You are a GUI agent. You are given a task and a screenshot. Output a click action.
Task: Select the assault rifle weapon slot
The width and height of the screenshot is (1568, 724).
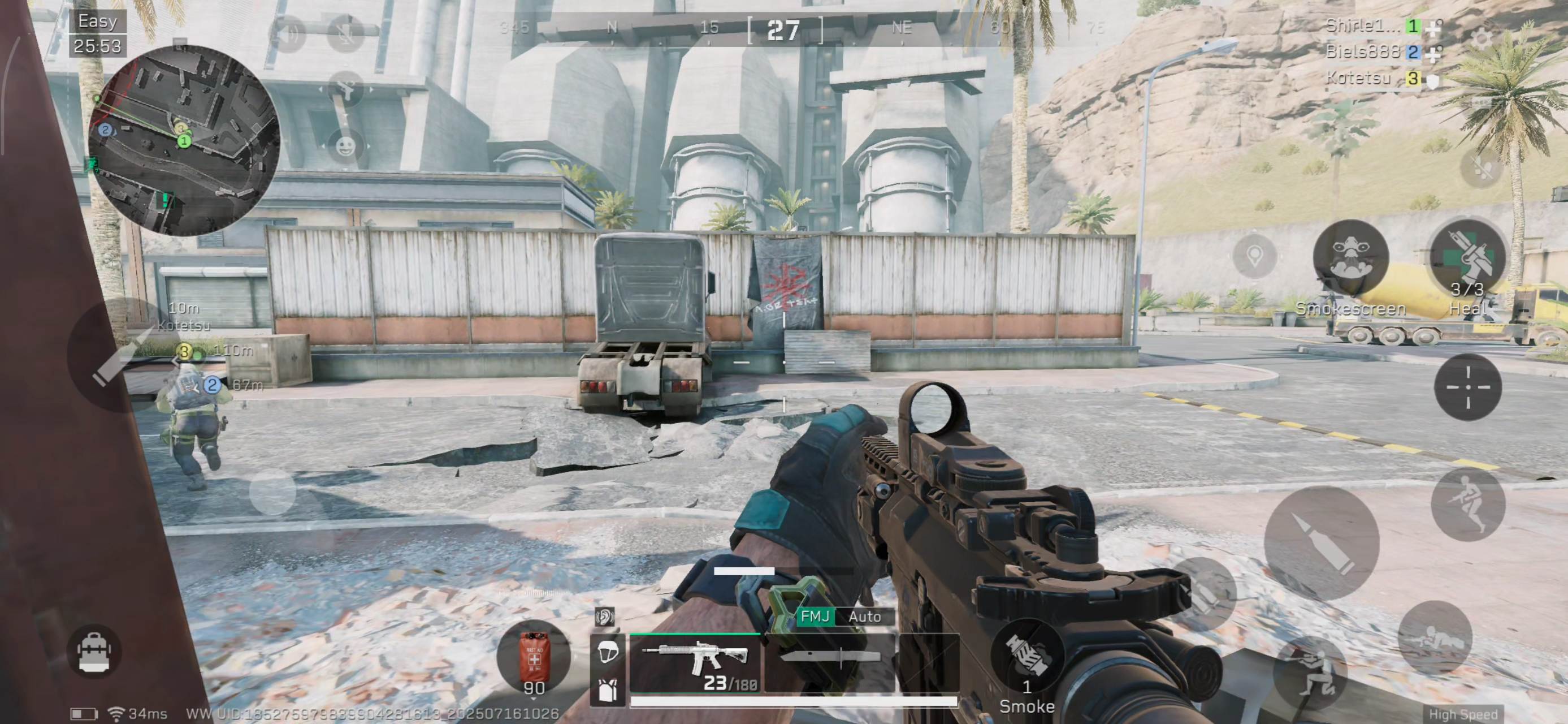pos(696,662)
